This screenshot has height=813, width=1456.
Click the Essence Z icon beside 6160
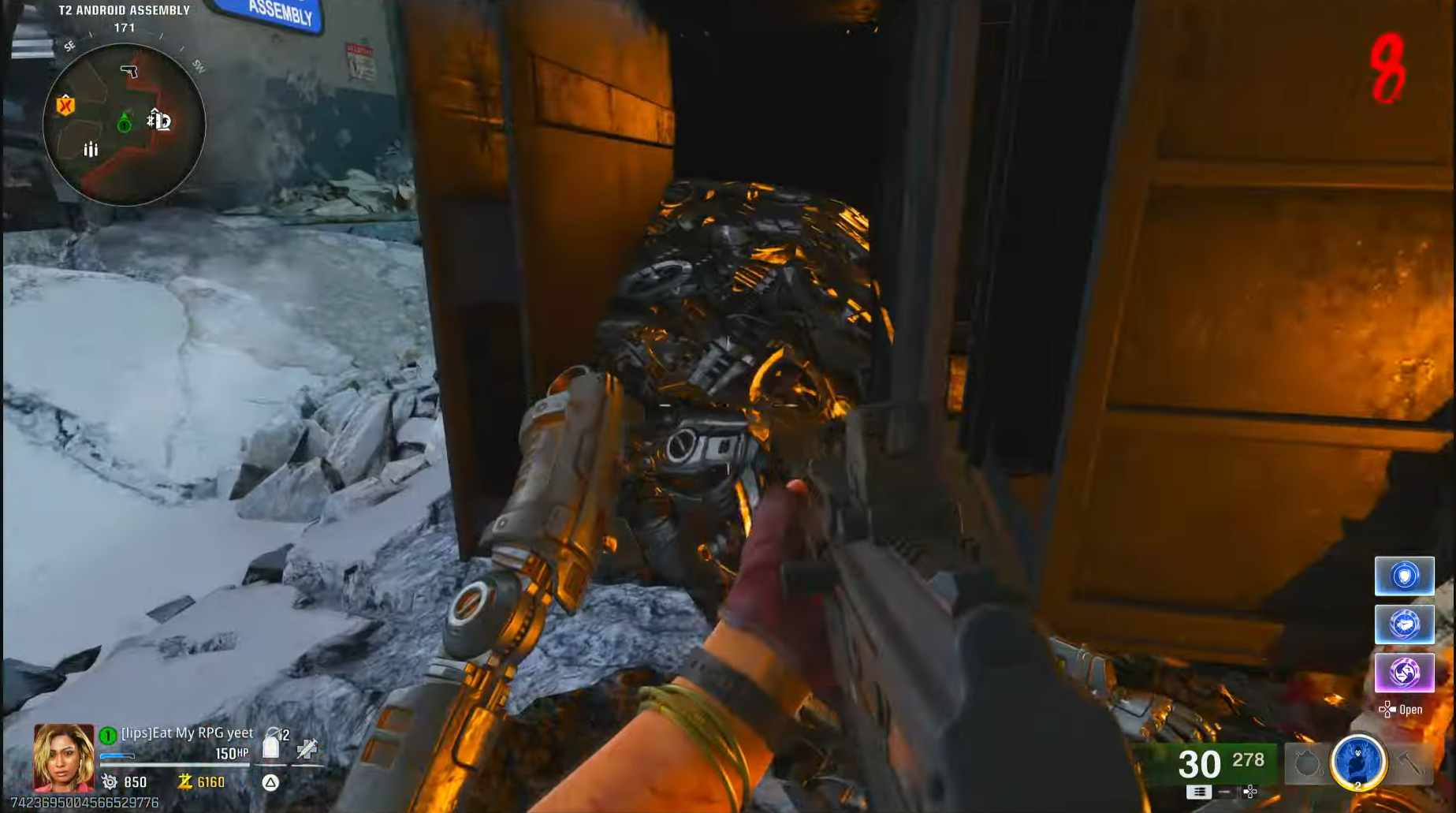pos(185,783)
